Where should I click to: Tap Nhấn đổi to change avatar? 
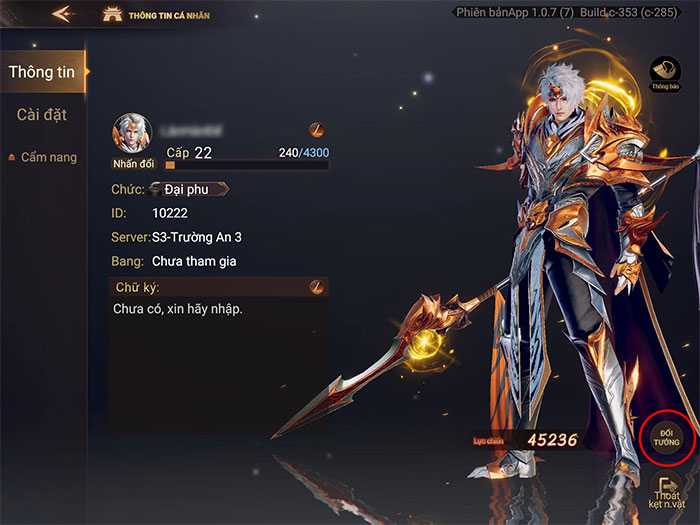pyautogui.click(x=132, y=163)
